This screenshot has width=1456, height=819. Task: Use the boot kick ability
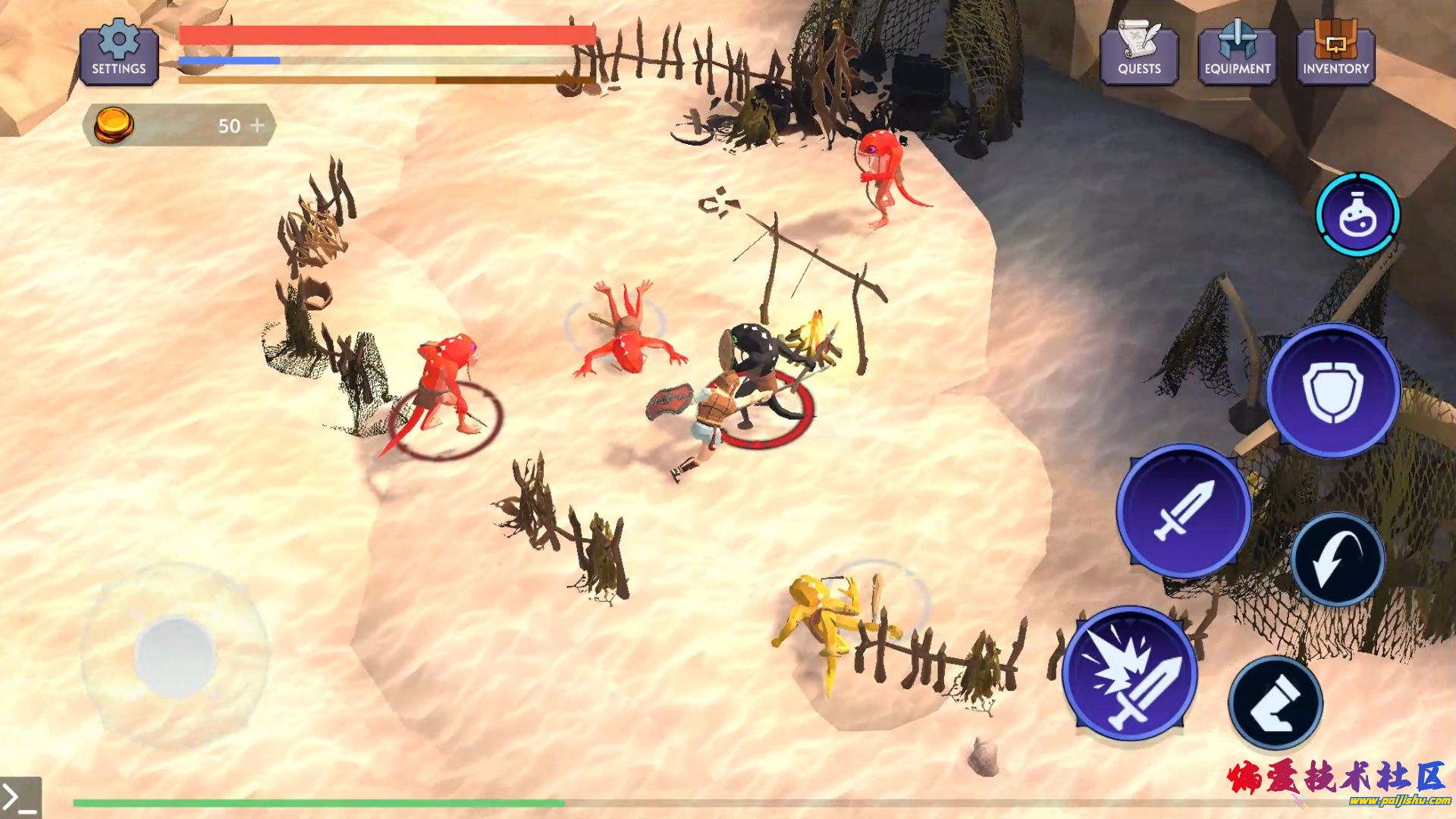point(1276,703)
